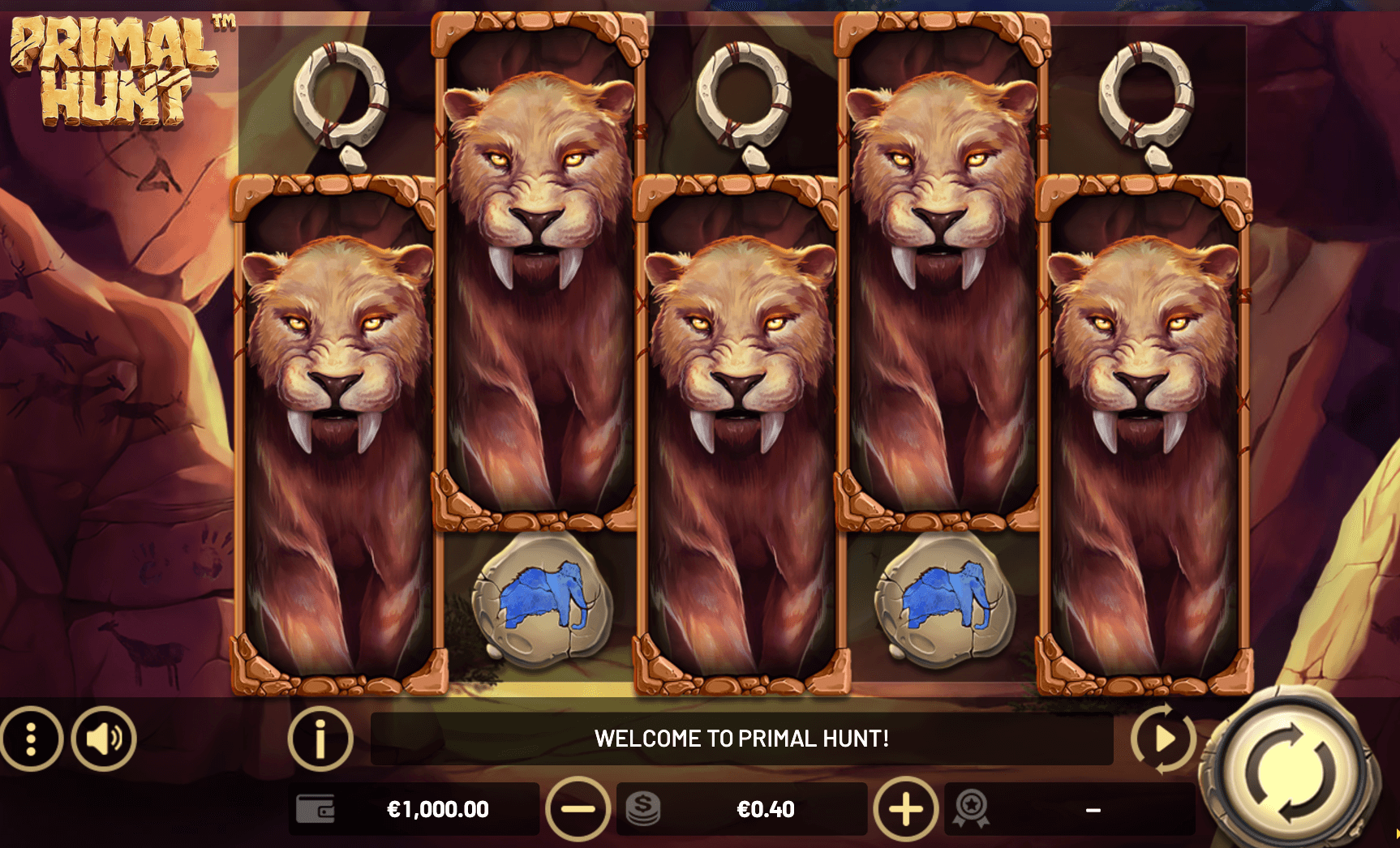Screen dimensions: 1400x848
Task: Increase the bet with the plus button
Action: pyautogui.click(x=905, y=809)
